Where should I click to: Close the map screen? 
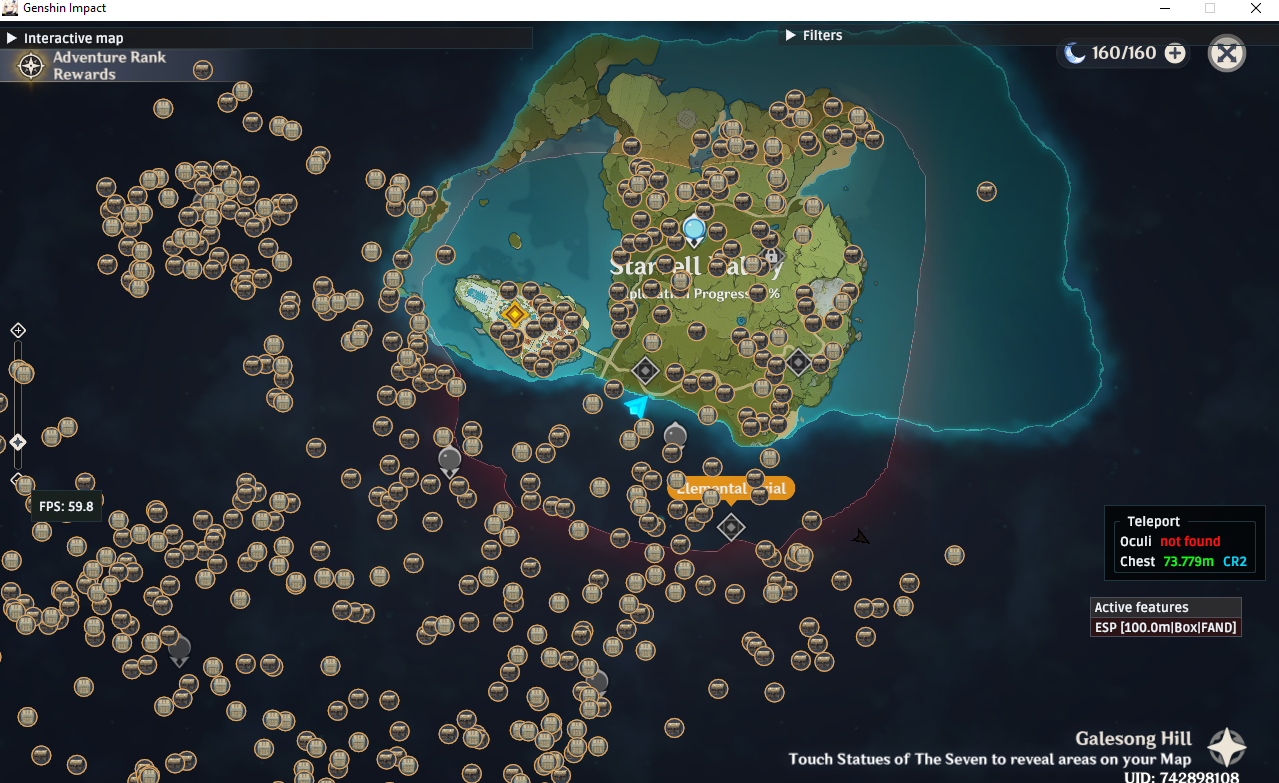1226,53
